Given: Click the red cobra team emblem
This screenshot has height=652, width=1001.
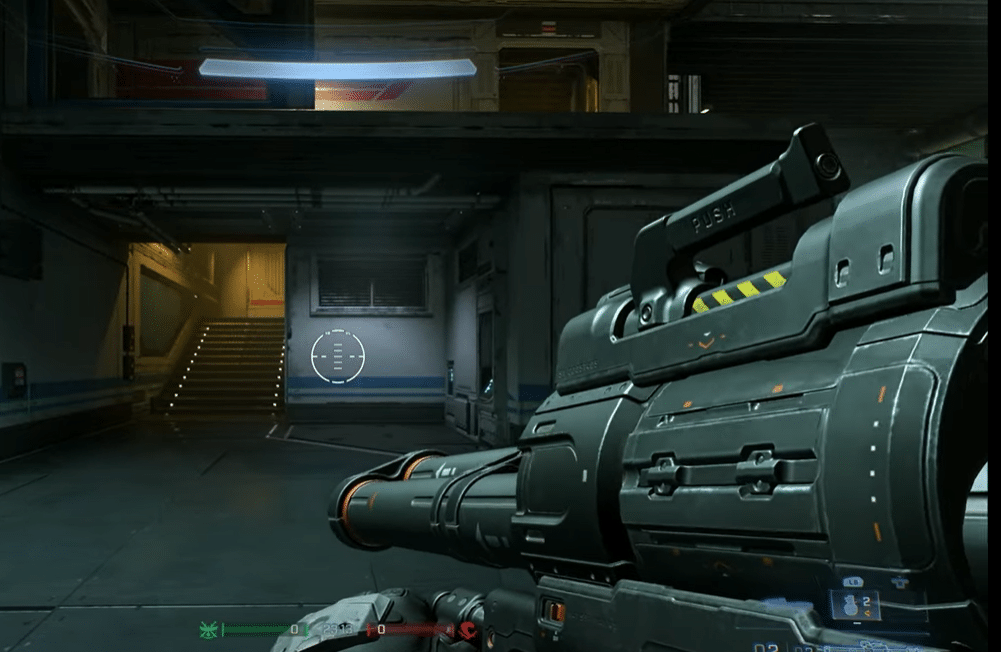Looking at the screenshot, I should click(x=468, y=630).
